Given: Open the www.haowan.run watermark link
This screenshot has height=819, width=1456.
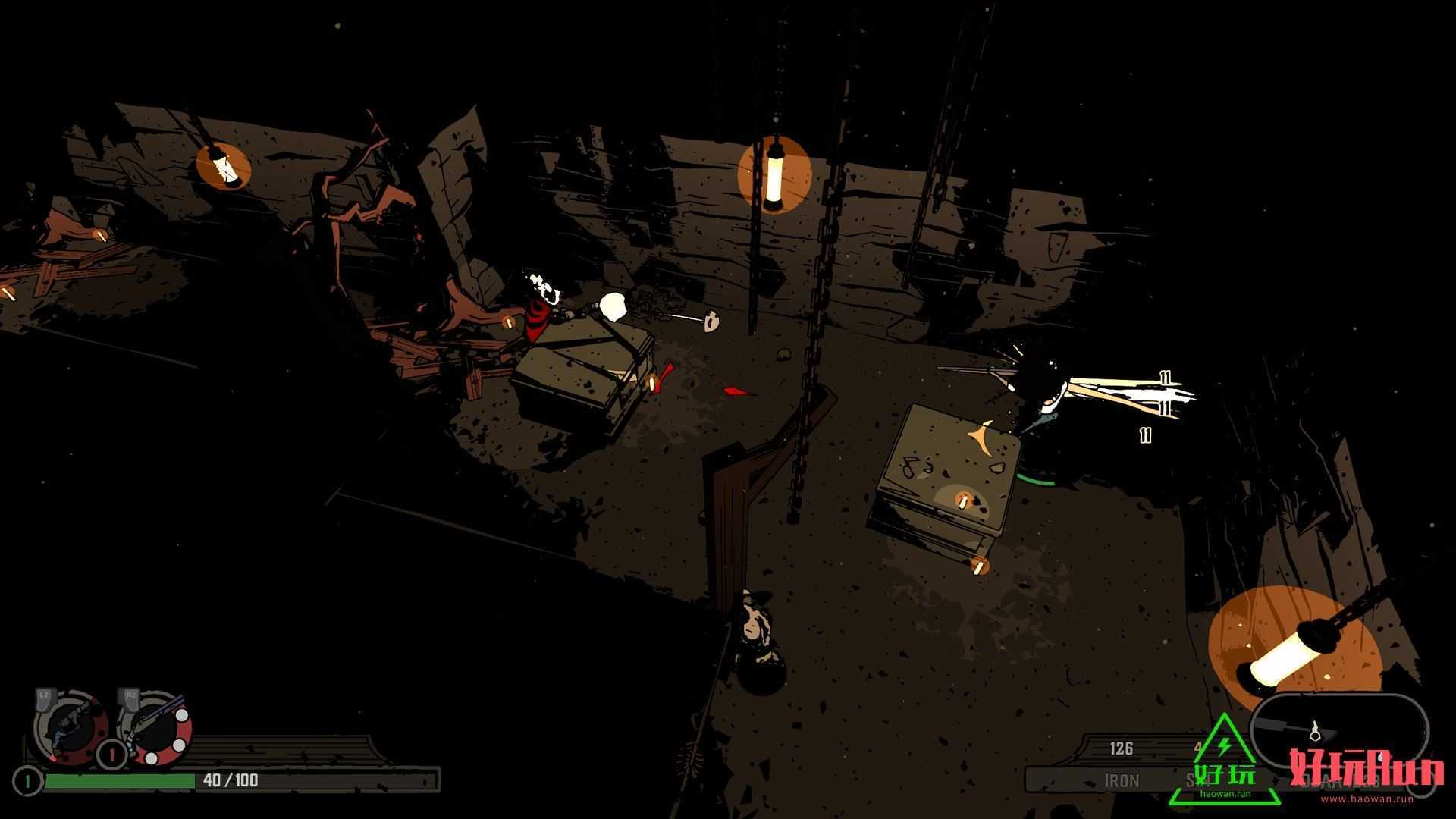Looking at the screenshot, I should click(x=1367, y=799).
